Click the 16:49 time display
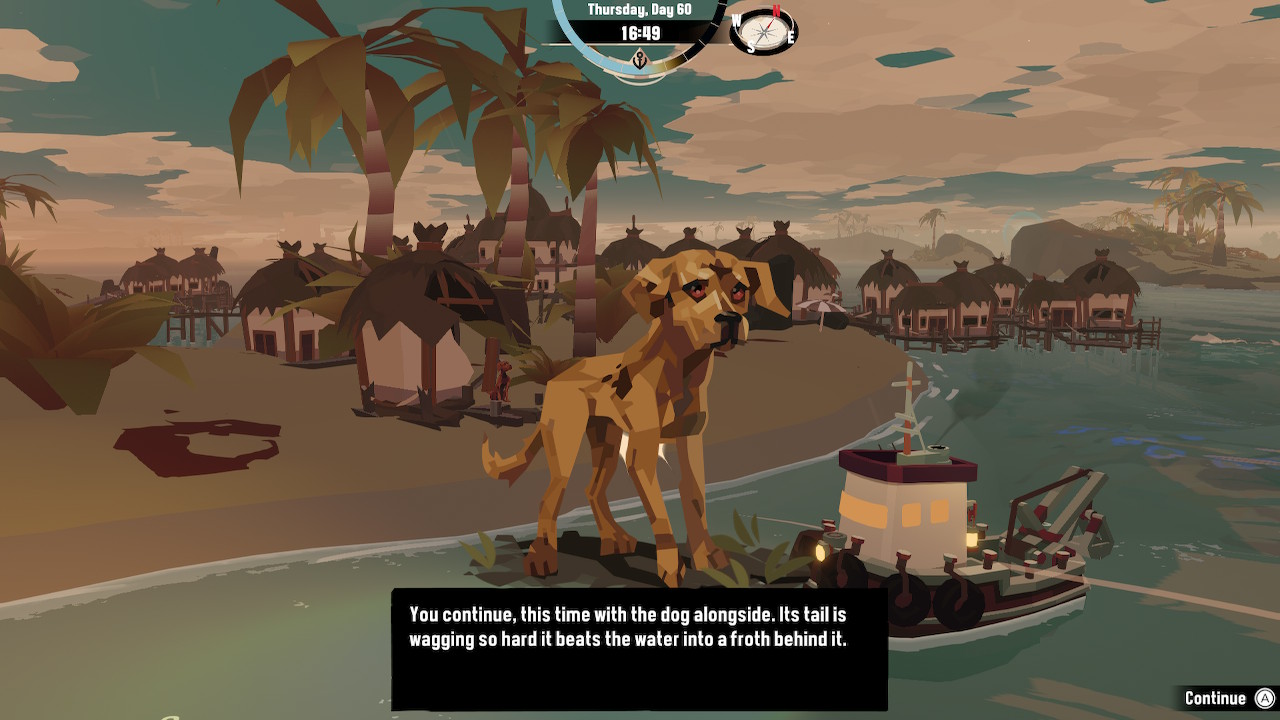 point(641,34)
